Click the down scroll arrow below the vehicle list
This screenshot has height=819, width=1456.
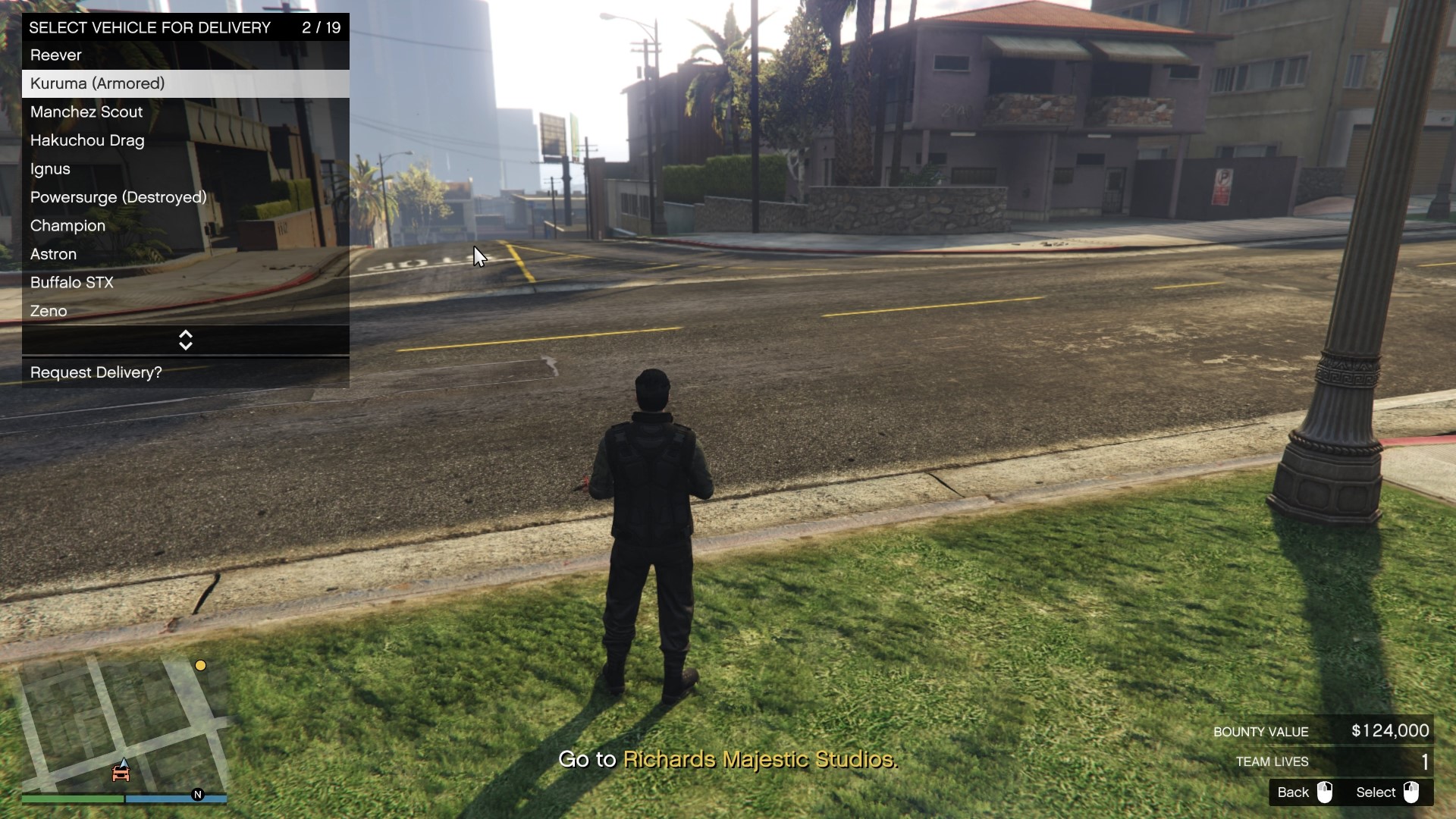[x=185, y=345]
